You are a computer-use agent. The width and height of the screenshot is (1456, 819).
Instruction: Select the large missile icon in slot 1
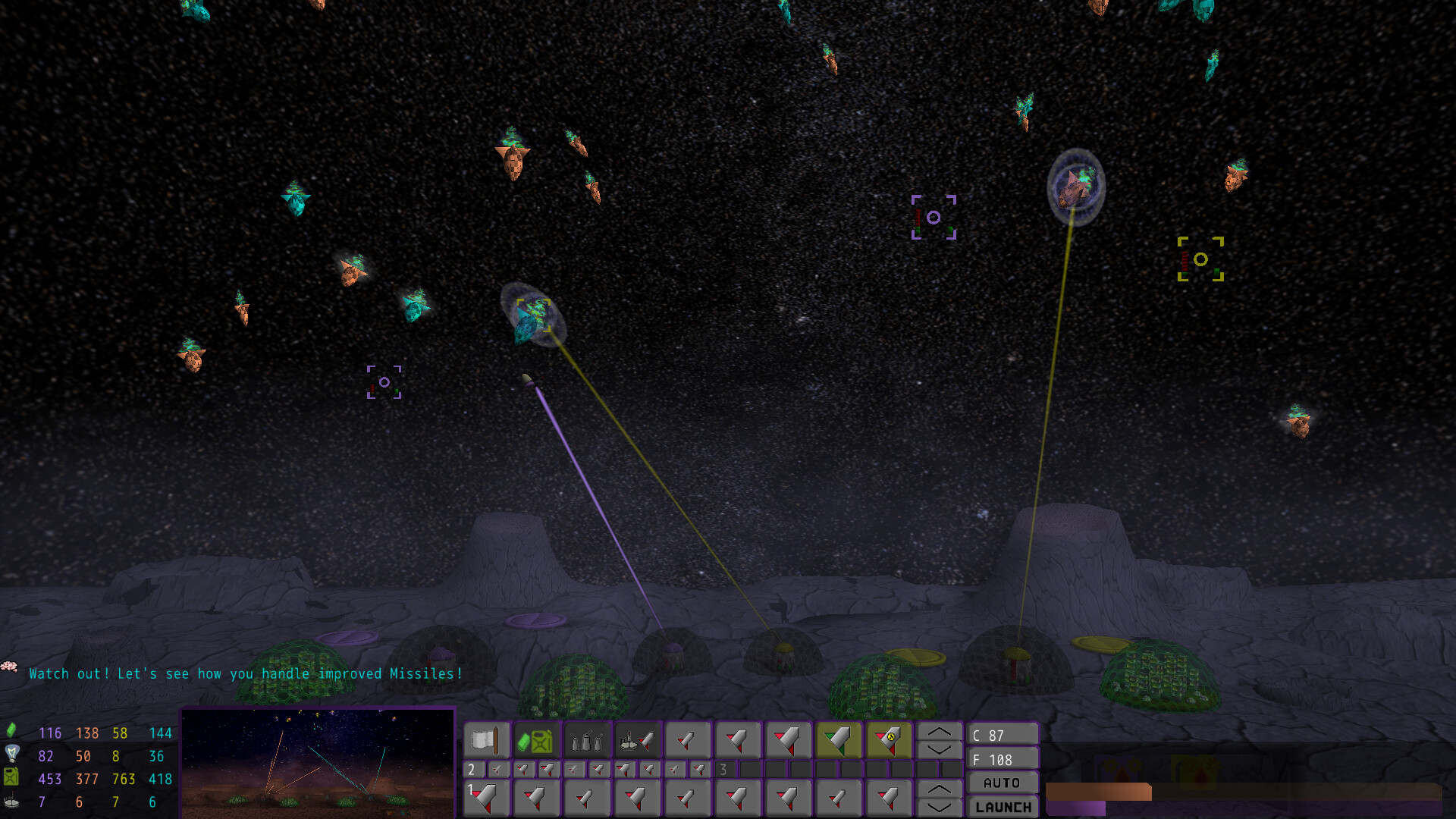(485, 798)
